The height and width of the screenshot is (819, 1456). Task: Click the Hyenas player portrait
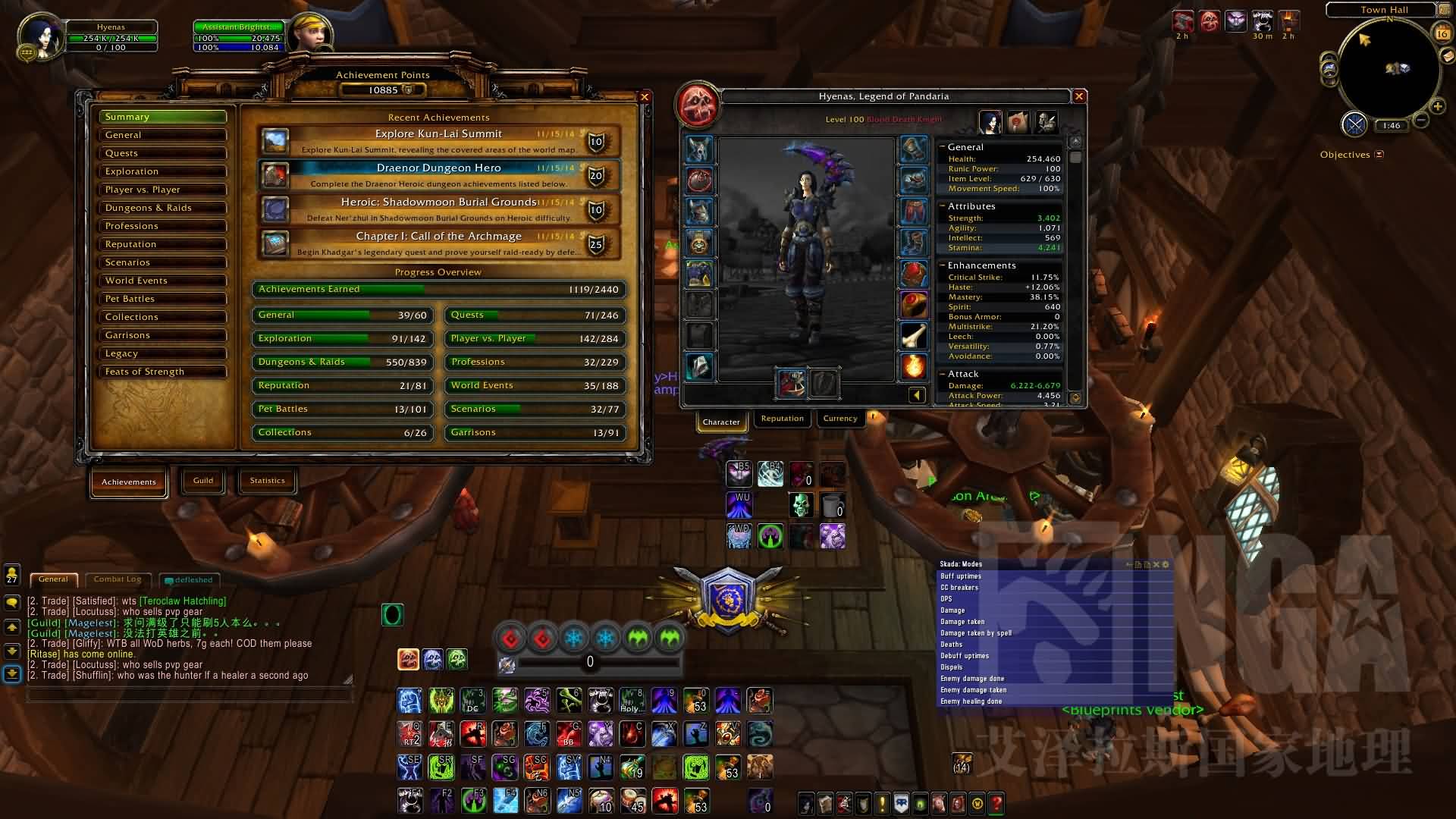coord(40,36)
